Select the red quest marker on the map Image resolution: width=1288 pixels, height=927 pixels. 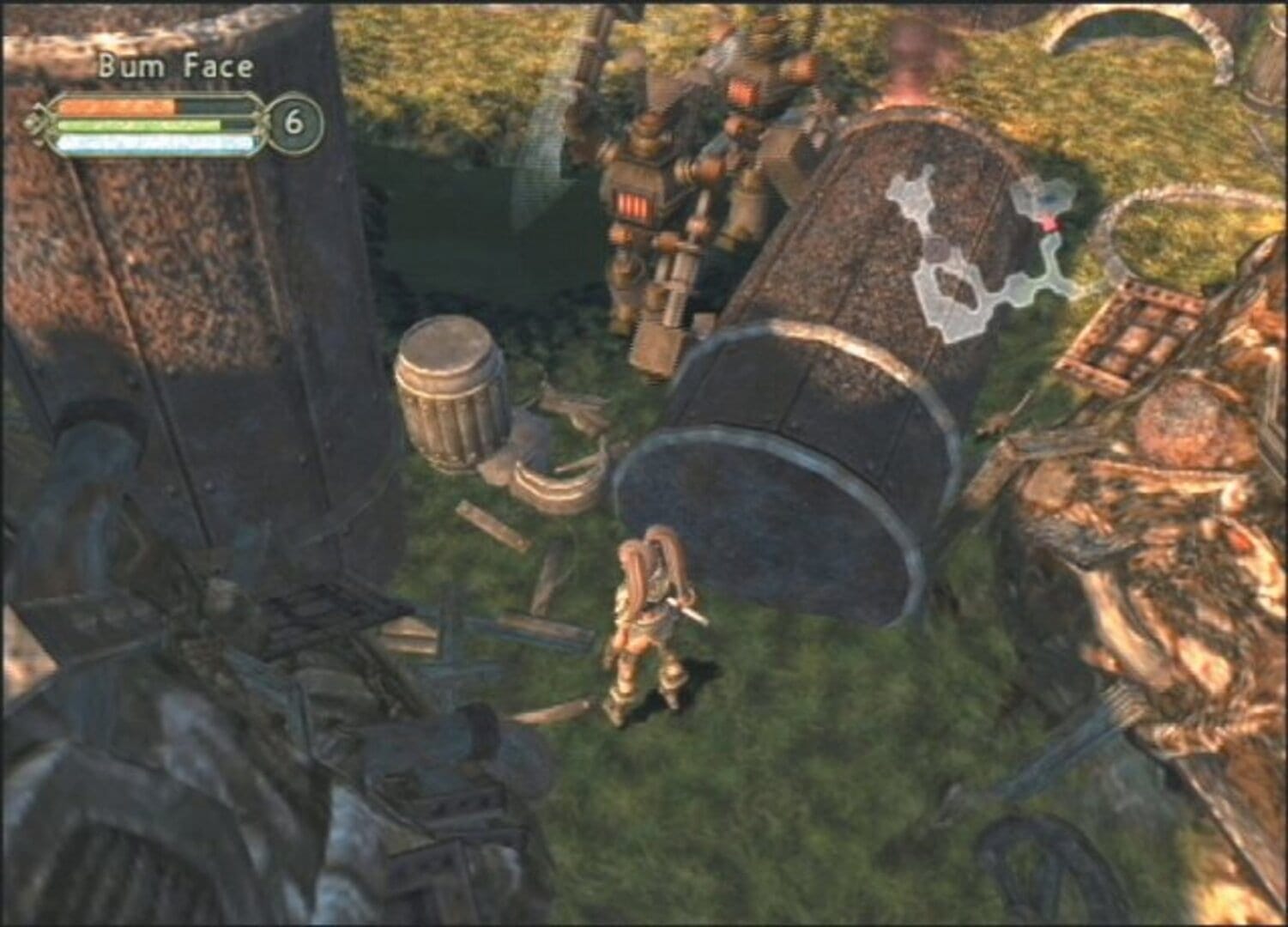(1049, 225)
